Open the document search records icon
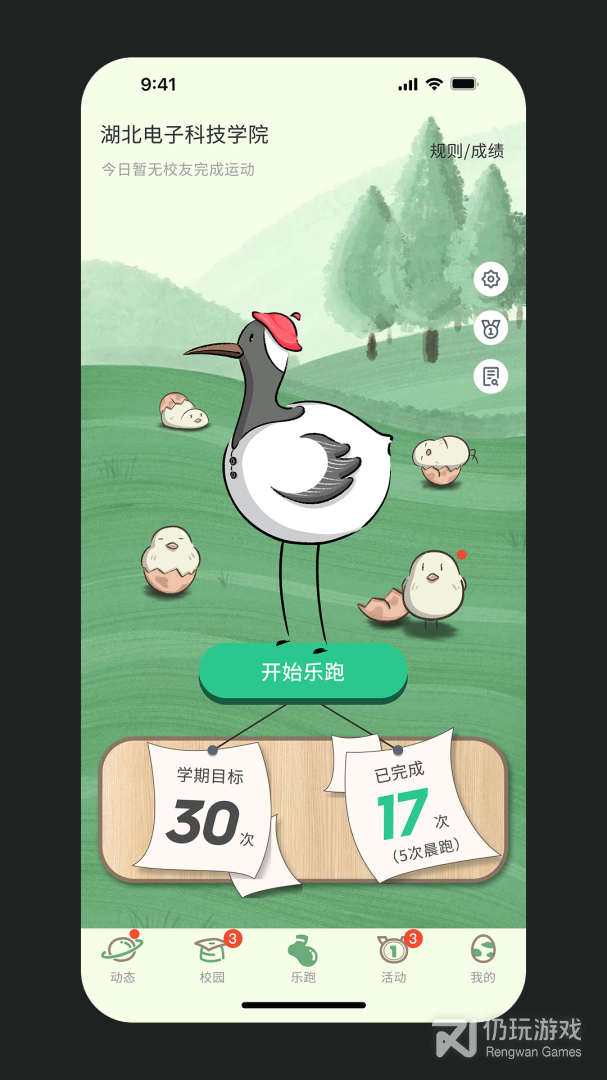The width and height of the screenshot is (607, 1080). 490,376
